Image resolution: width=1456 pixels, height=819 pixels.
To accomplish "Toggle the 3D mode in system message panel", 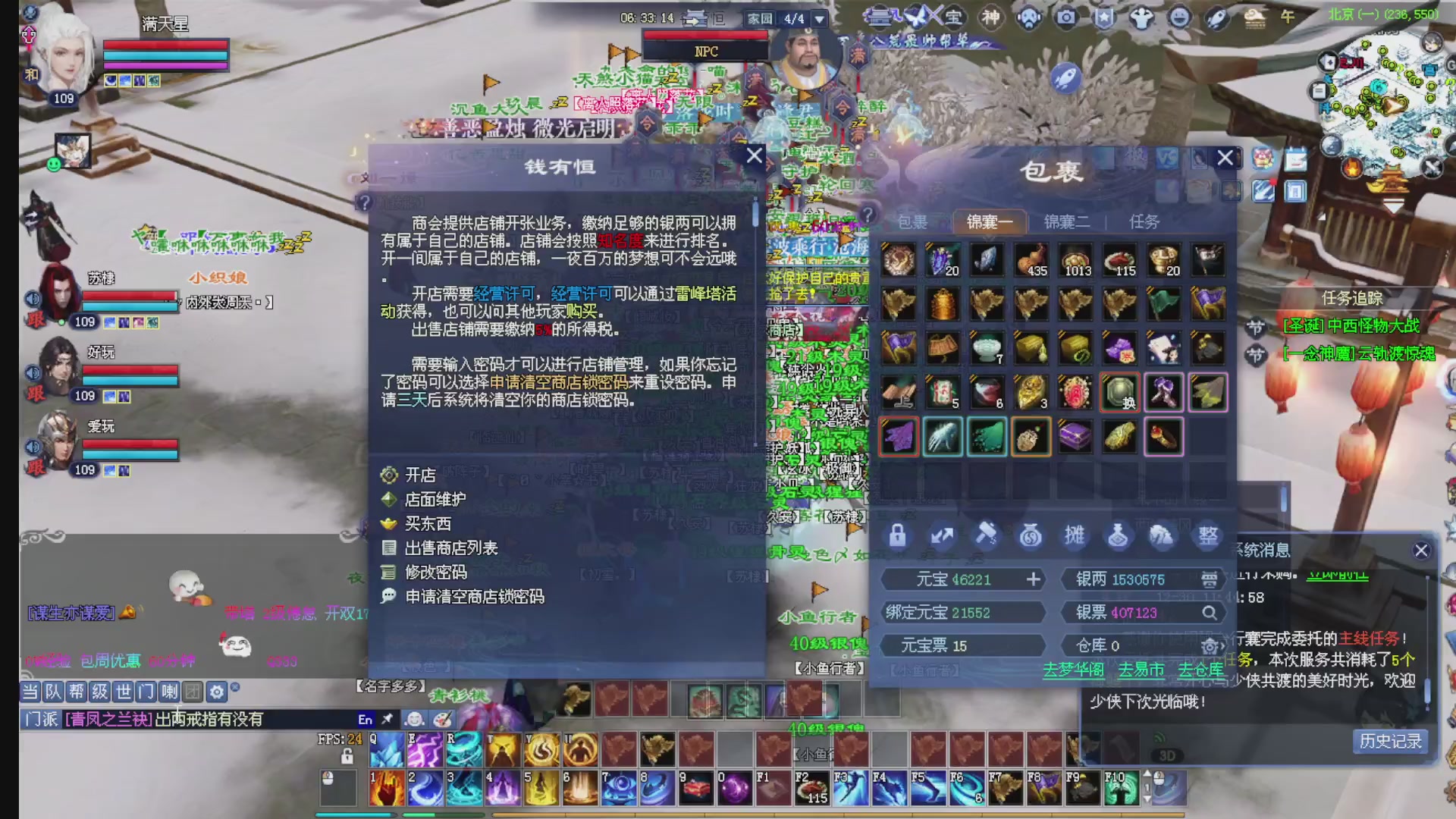I will 1169,754.
